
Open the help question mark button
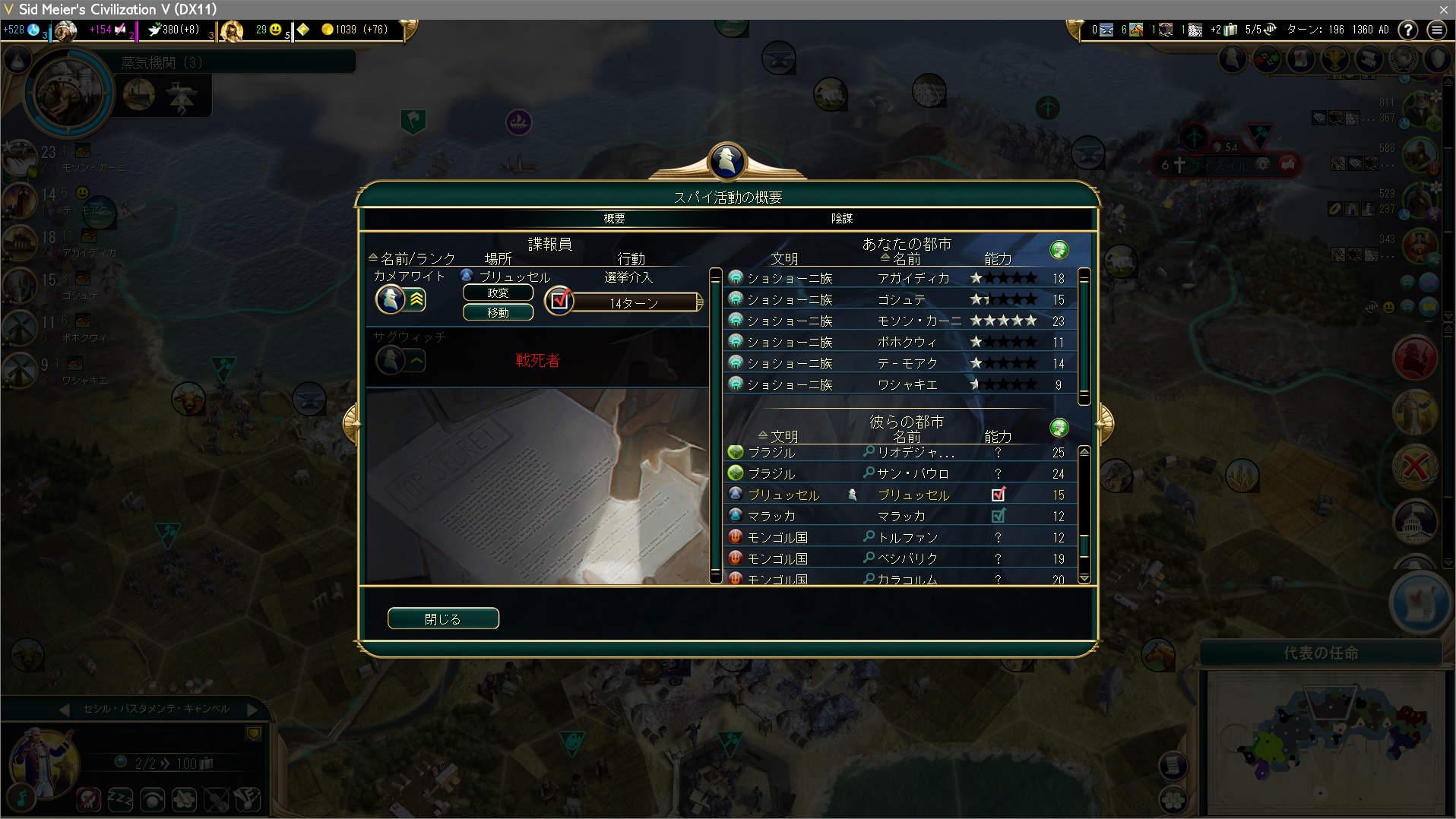pyautogui.click(x=1408, y=30)
